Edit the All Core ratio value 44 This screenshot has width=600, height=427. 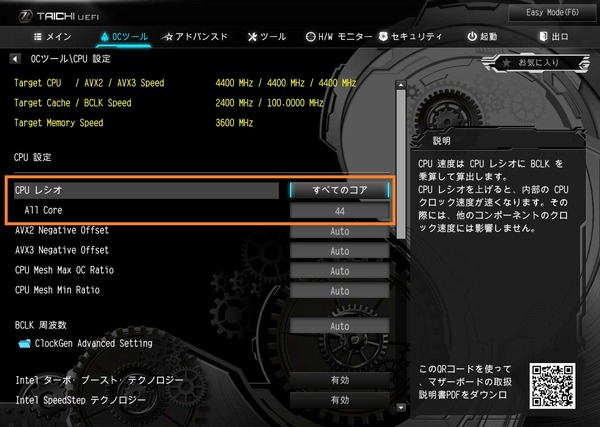(x=339, y=211)
